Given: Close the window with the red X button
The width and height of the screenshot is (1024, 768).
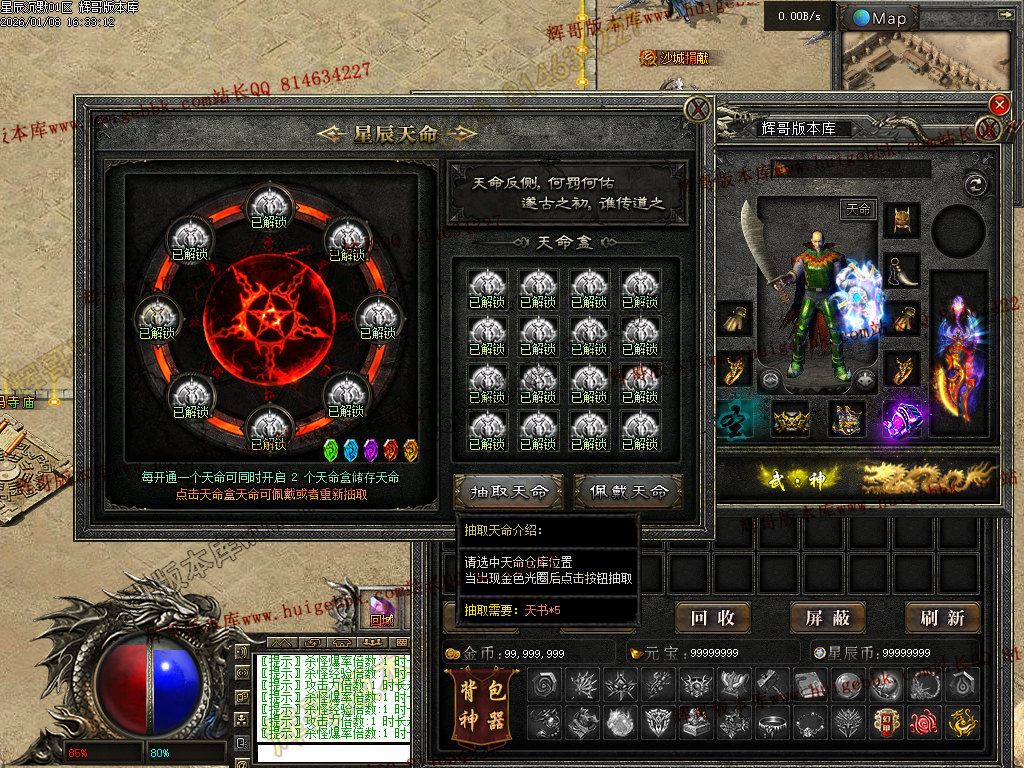Looking at the screenshot, I should coord(998,105).
